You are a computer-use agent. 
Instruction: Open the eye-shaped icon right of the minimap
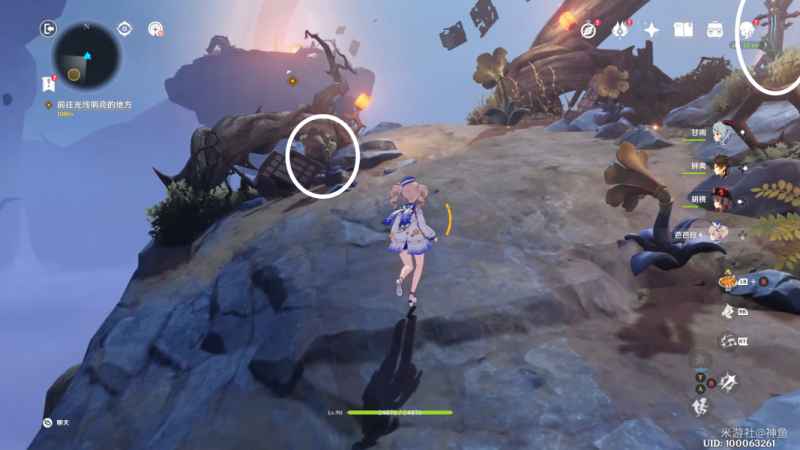(125, 29)
